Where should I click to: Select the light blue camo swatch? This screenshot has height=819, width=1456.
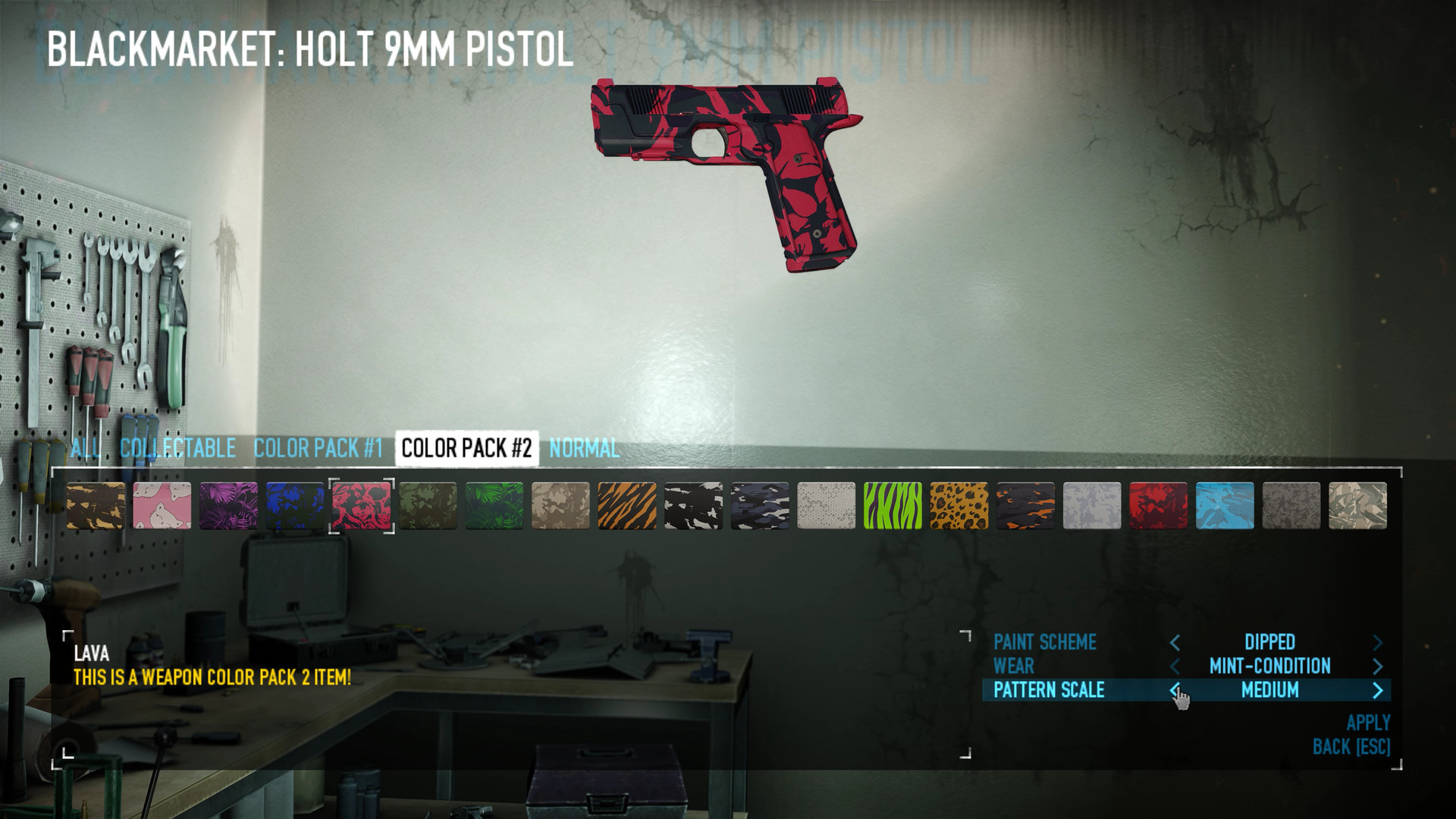point(1225,506)
